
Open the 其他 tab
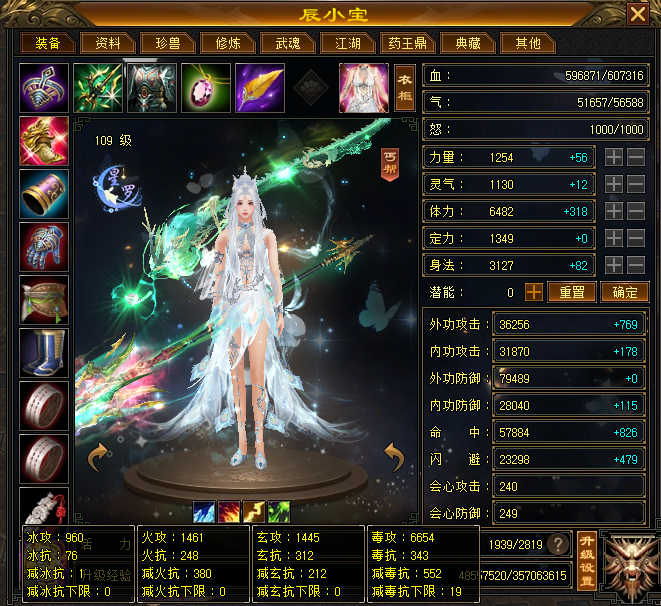coord(527,43)
